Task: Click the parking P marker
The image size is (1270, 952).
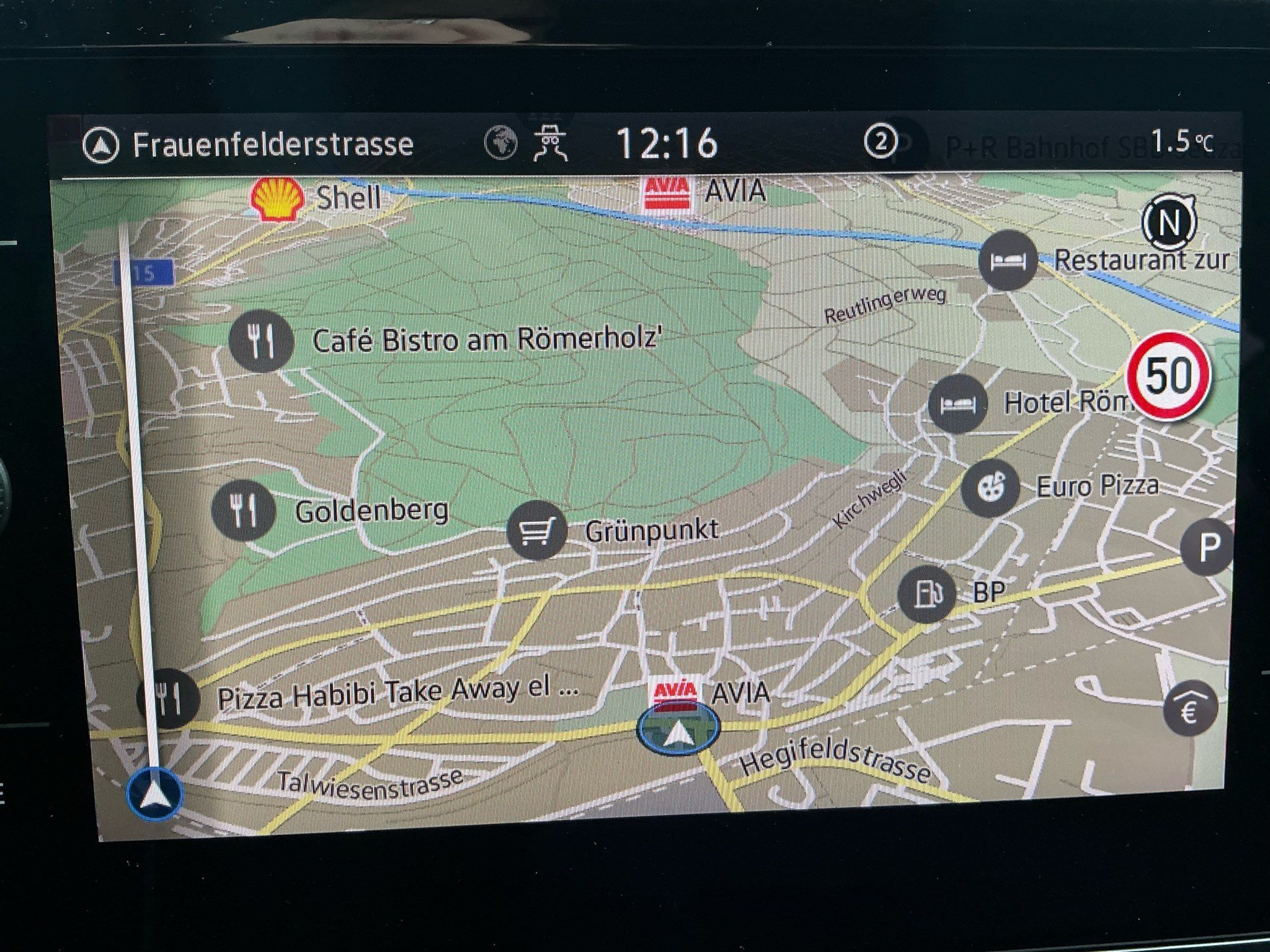Action: [x=1207, y=547]
